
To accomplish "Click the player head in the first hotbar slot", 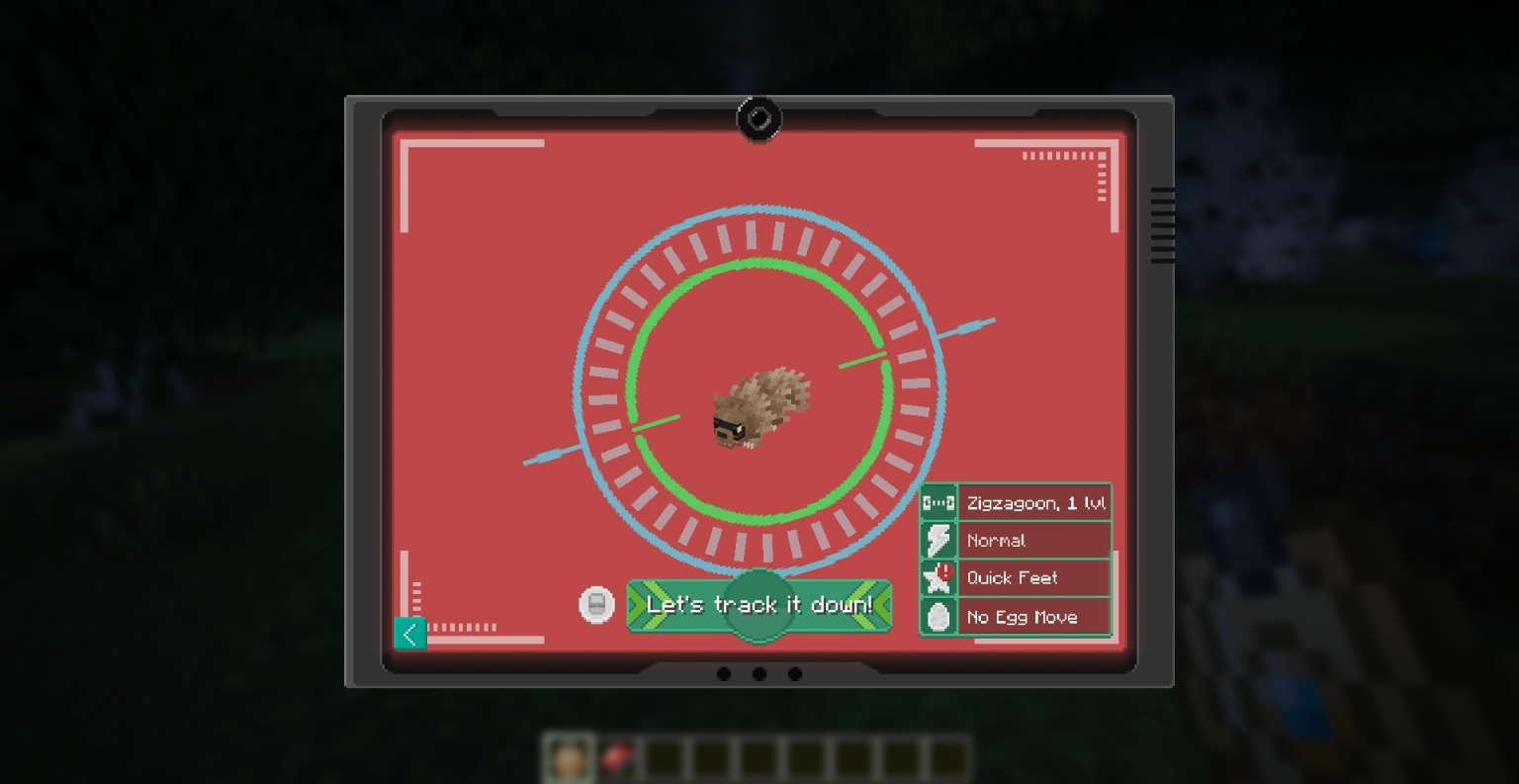I will (x=569, y=756).
